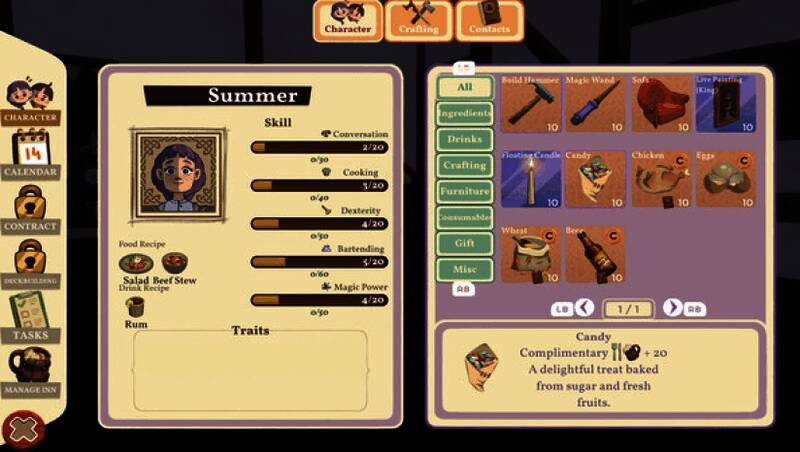Show only Drinks in inventory
The image size is (800, 452).
[x=464, y=139]
